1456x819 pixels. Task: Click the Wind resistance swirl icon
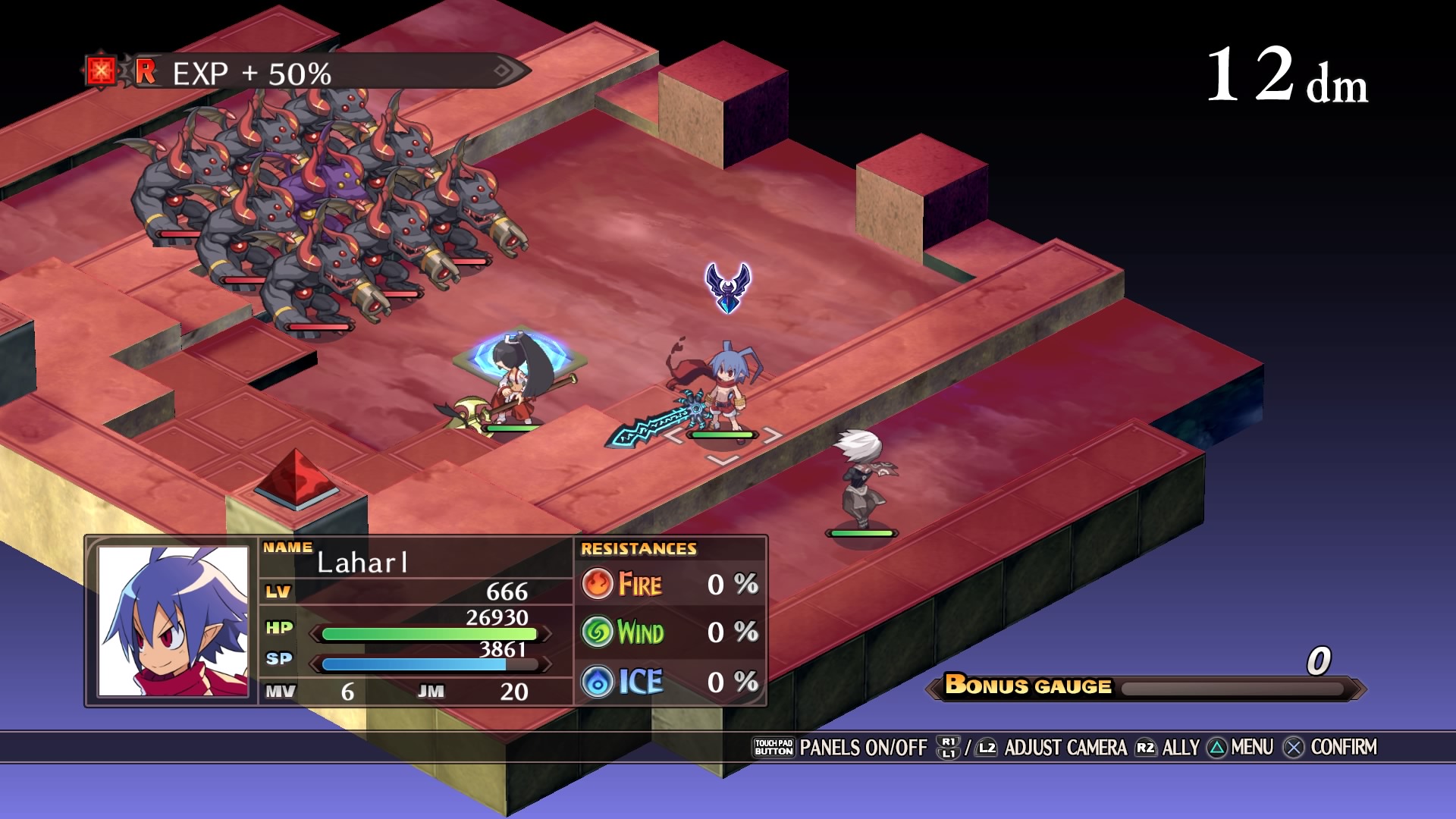(598, 632)
